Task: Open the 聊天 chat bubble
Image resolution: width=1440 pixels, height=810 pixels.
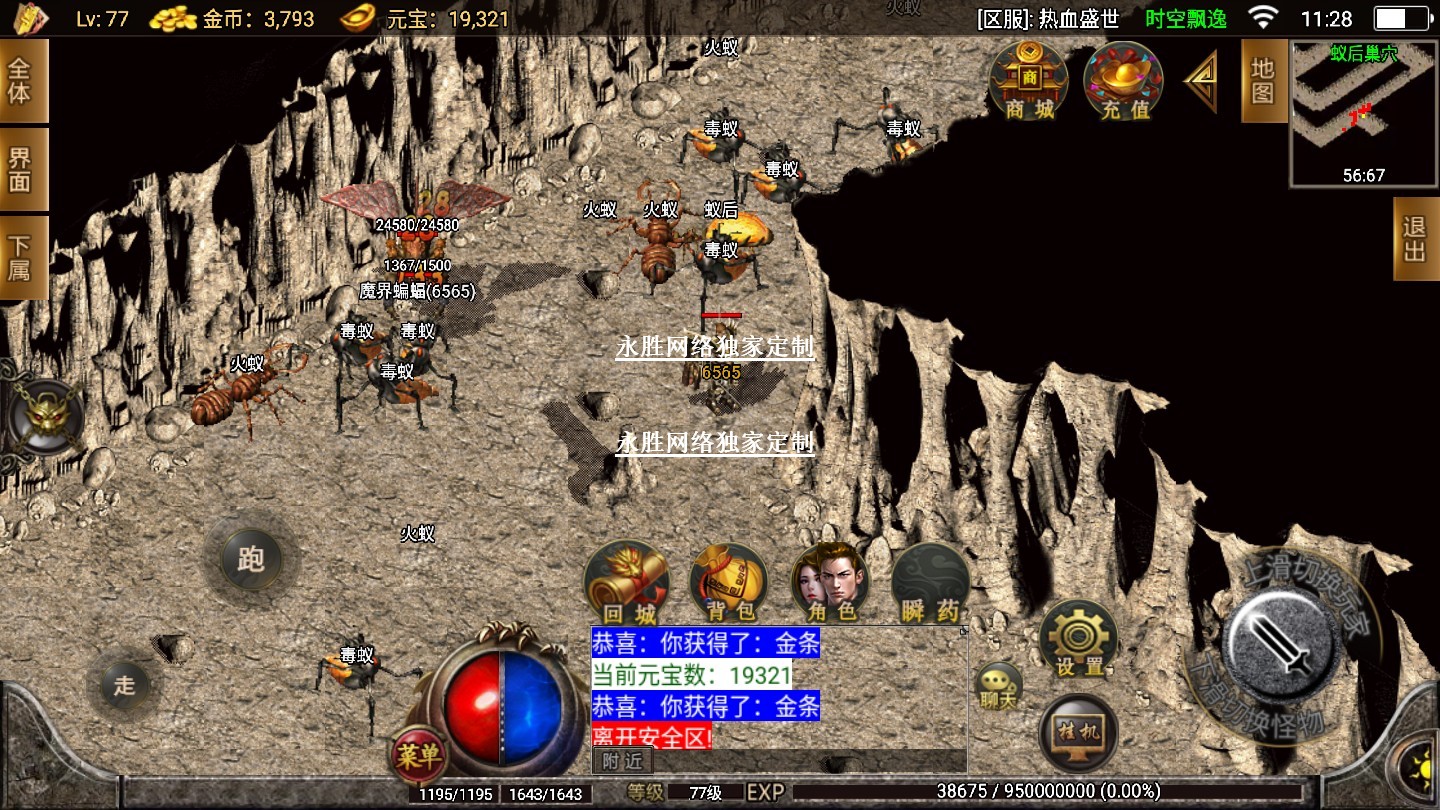Action: coord(998,686)
